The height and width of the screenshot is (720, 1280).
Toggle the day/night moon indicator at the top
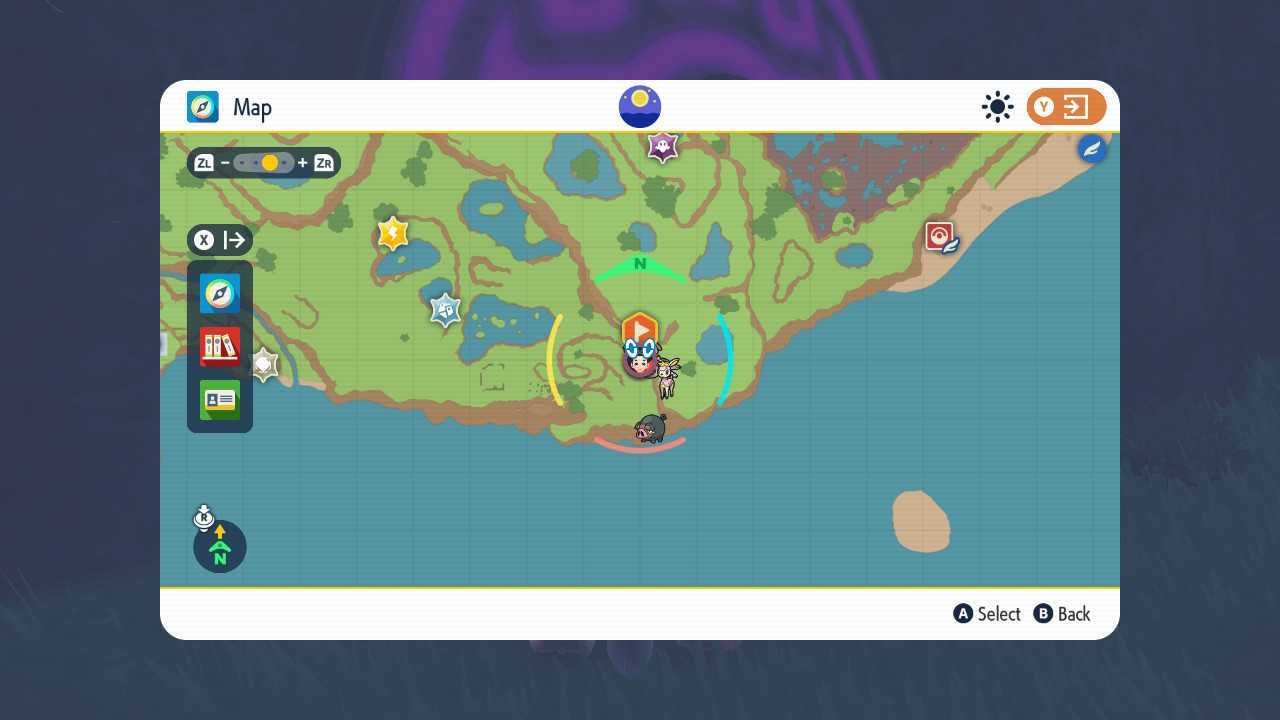640,106
